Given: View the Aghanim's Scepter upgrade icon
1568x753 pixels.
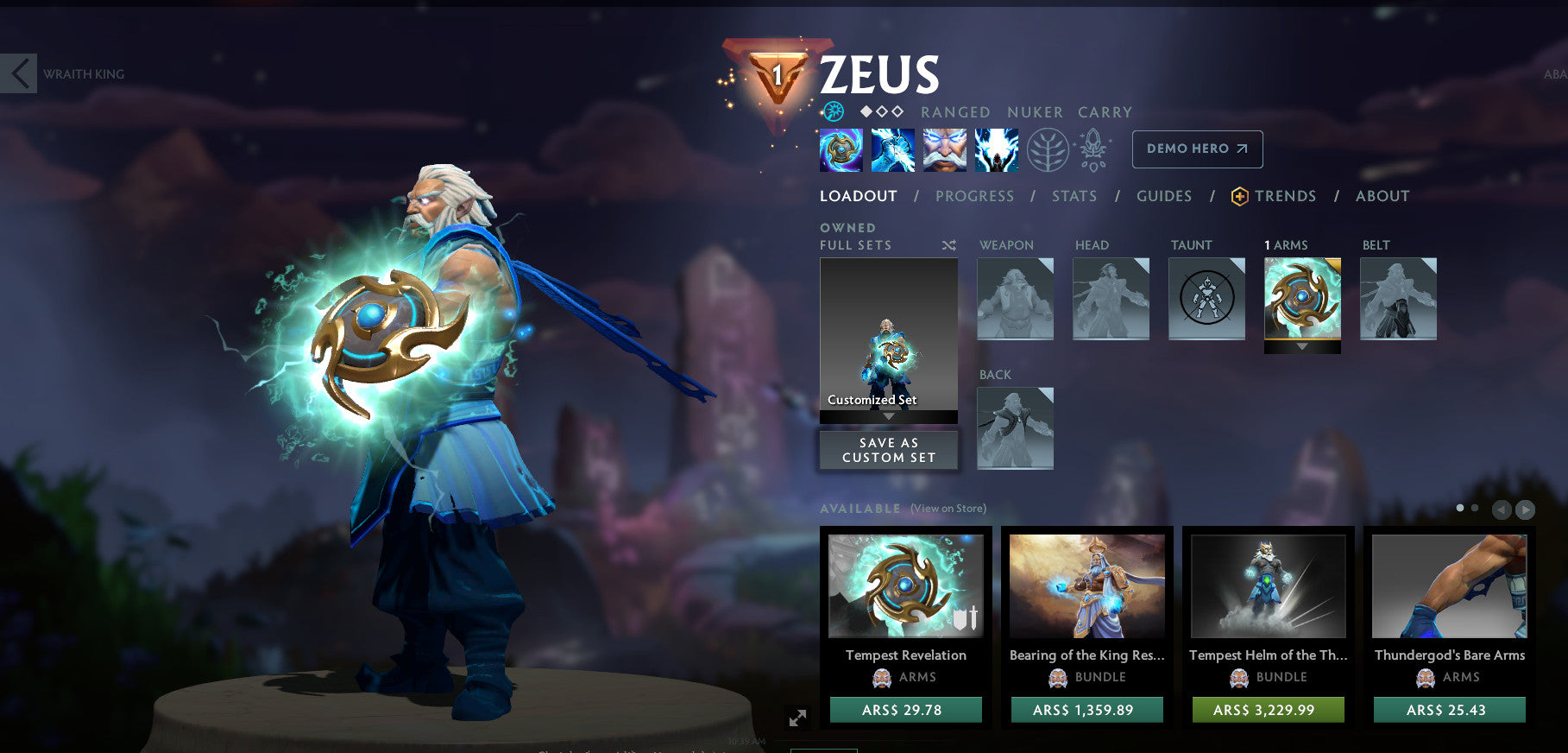Looking at the screenshot, I should pos(1092,149).
